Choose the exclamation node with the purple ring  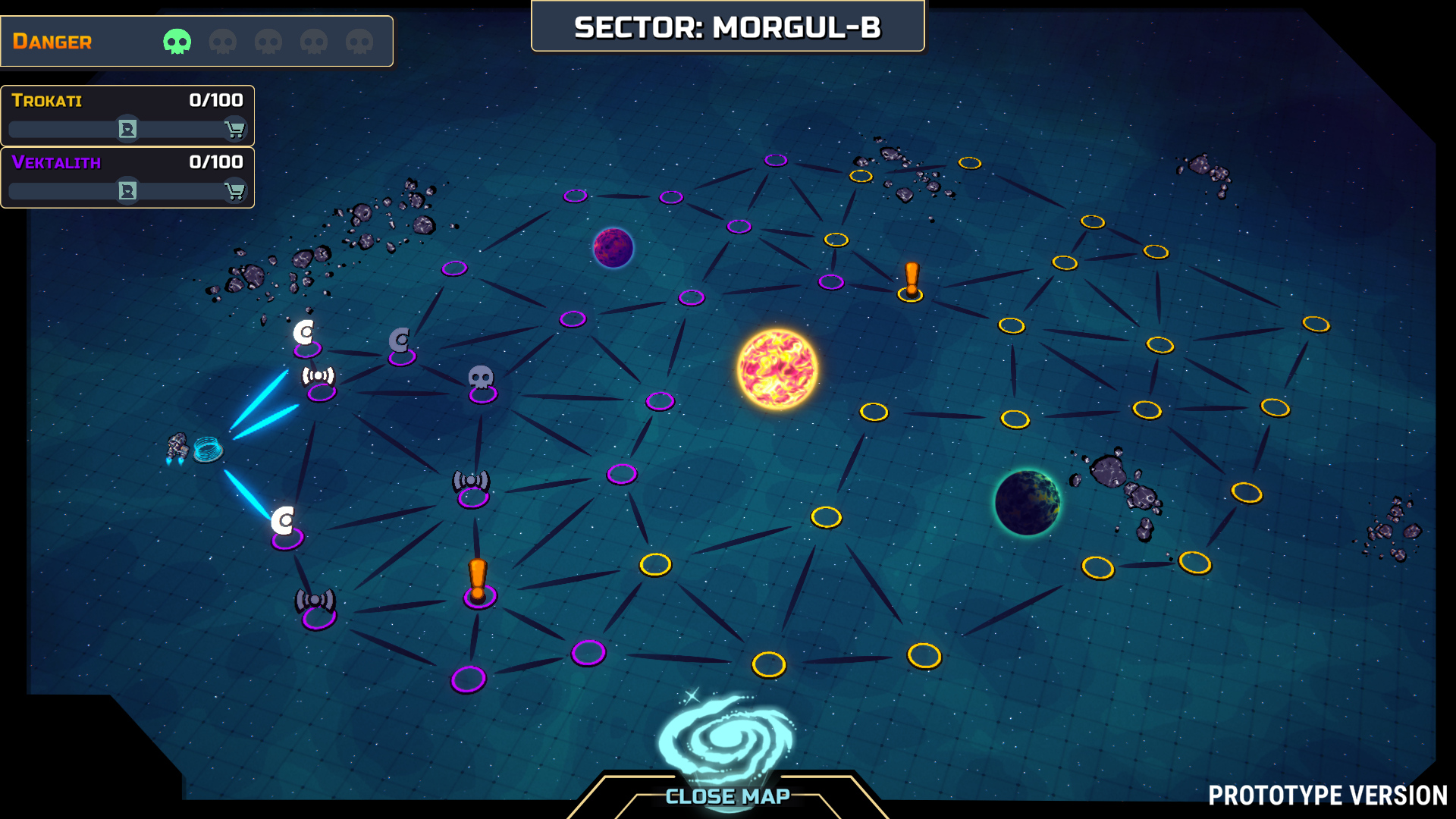pos(479,585)
